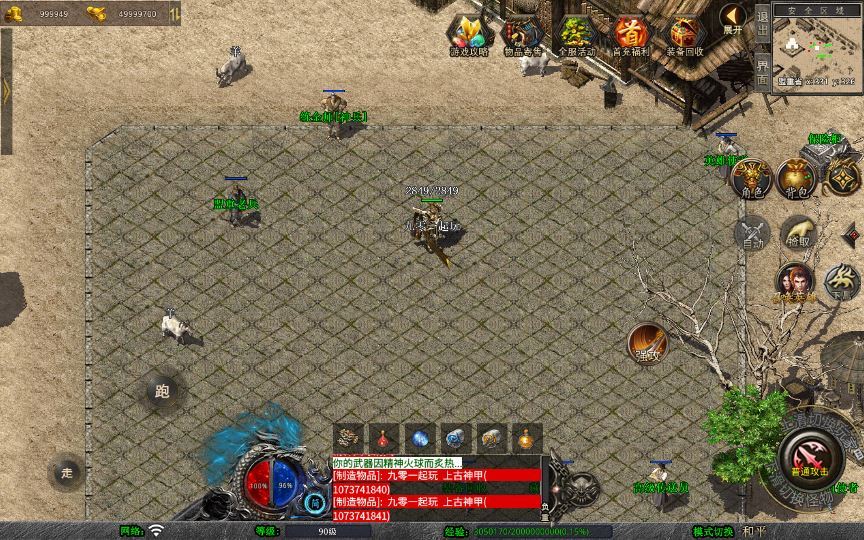Viewport: 864px width, 540px height.
Task: Click the 界面 interface button
Action: click(762, 70)
